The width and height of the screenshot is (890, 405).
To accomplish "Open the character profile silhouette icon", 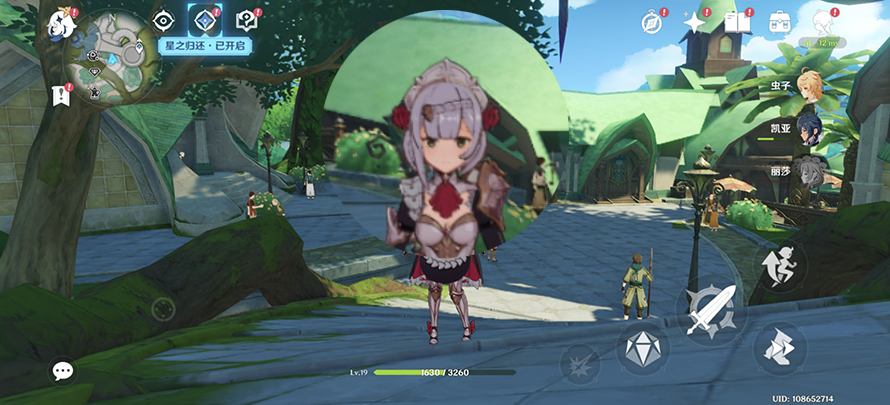I will (x=822, y=22).
